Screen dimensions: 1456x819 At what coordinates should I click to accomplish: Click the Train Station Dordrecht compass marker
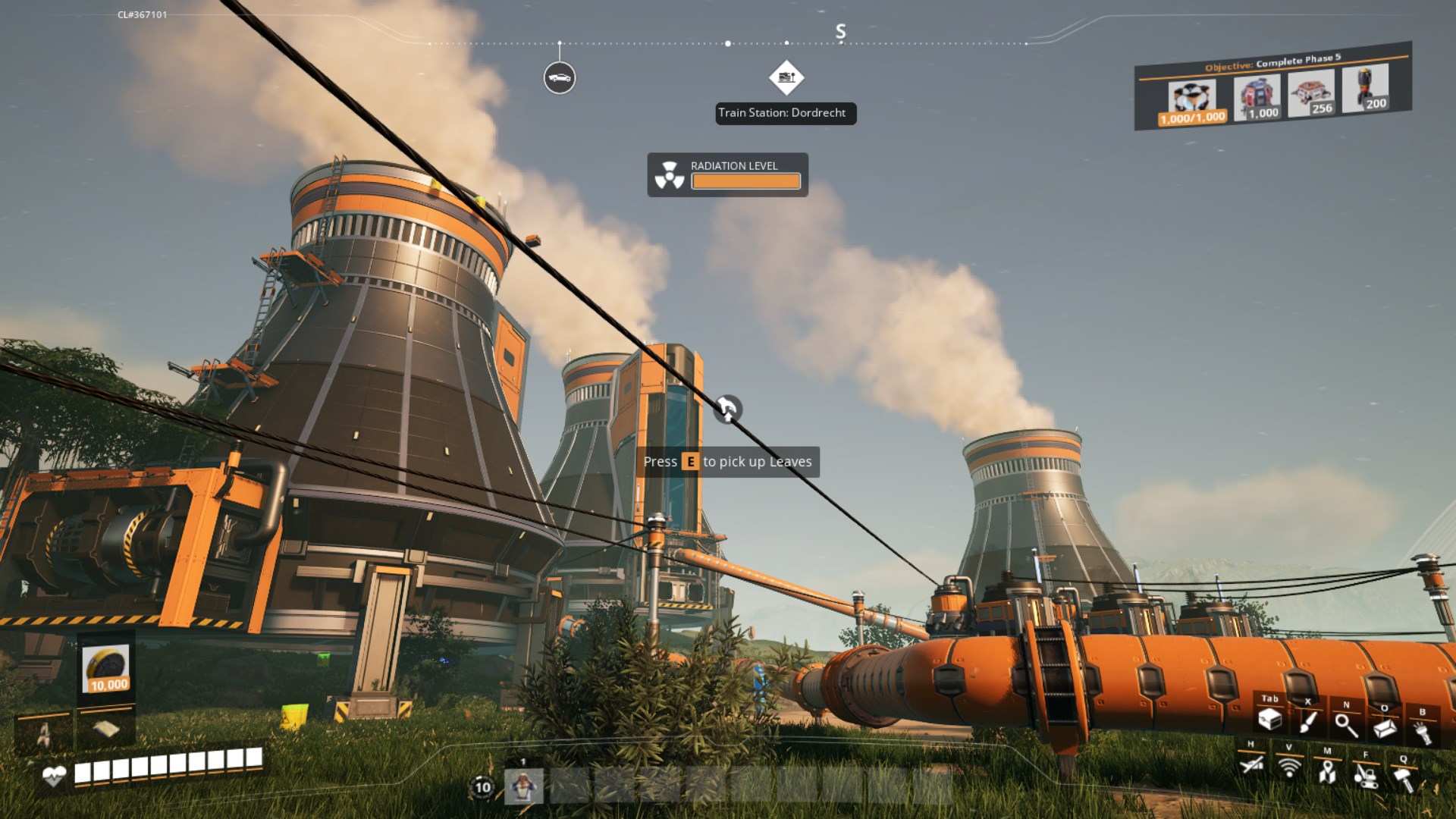pyautogui.click(x=786, y=77)
